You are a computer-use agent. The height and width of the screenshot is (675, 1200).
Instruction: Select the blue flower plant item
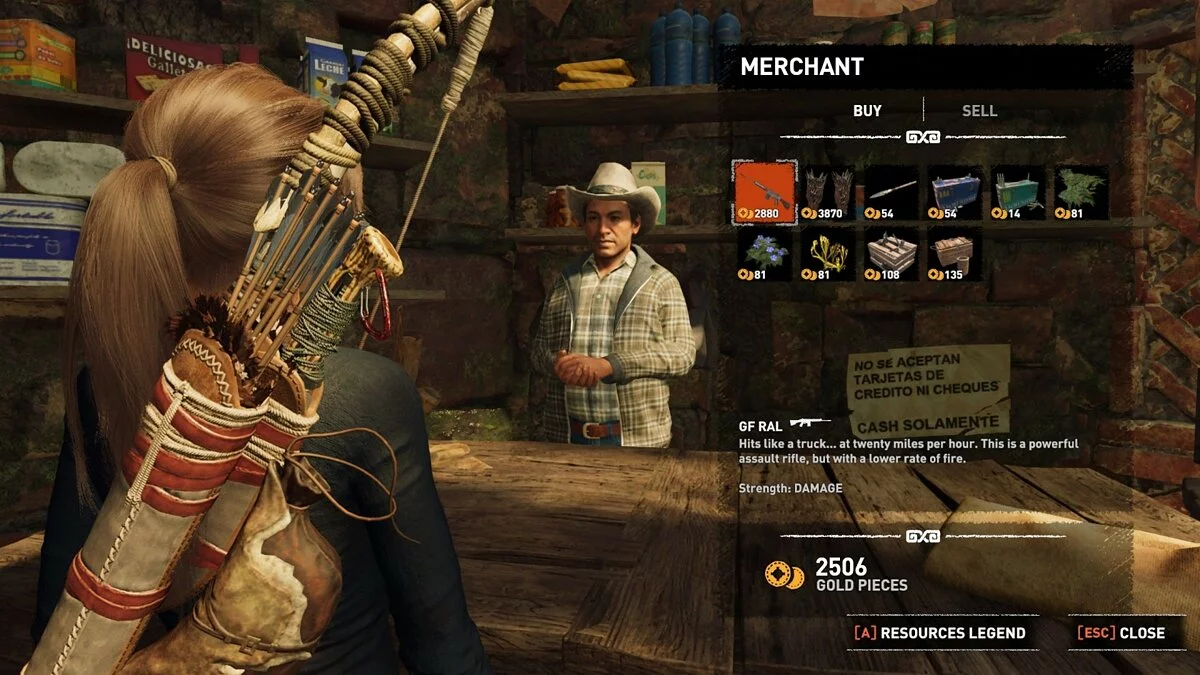765,254
